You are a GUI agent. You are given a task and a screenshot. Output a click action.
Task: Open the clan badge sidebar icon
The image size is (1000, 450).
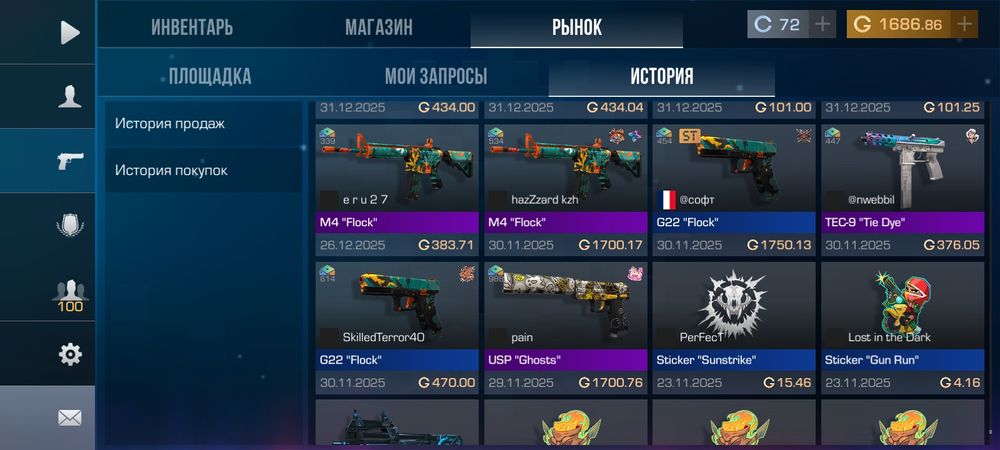pyautogui.click(x=69, y=226)
